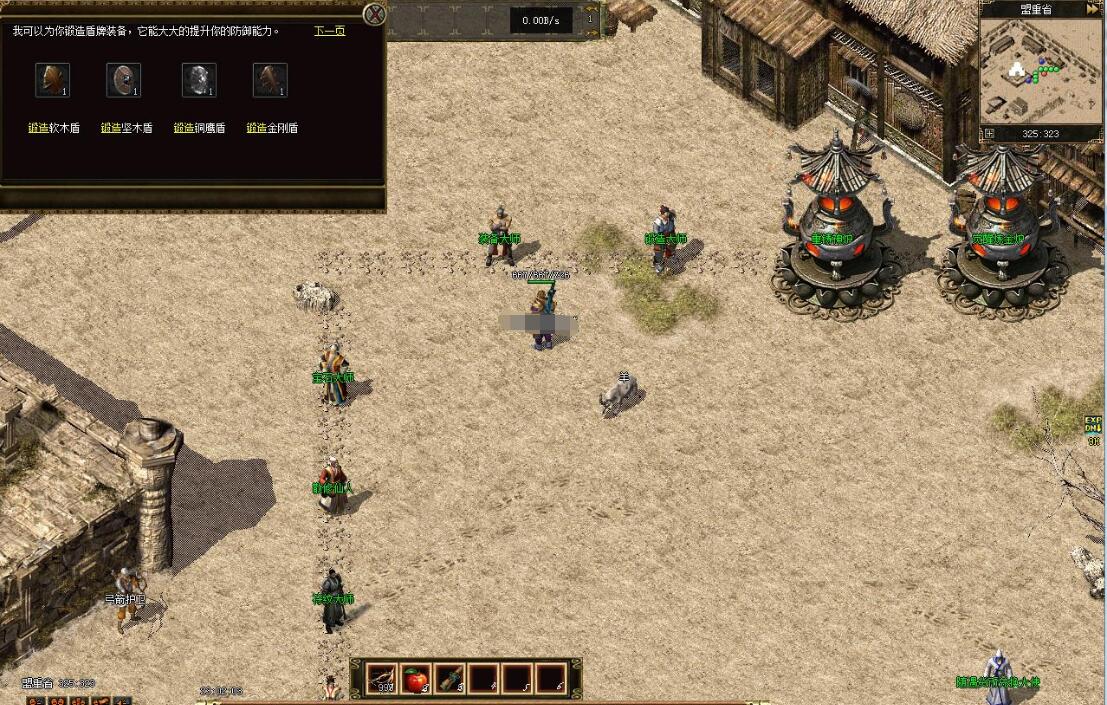Screen dimensions: 1107x705
Task: Select the silver copper eagle shield icon
Action: point(199,80)
